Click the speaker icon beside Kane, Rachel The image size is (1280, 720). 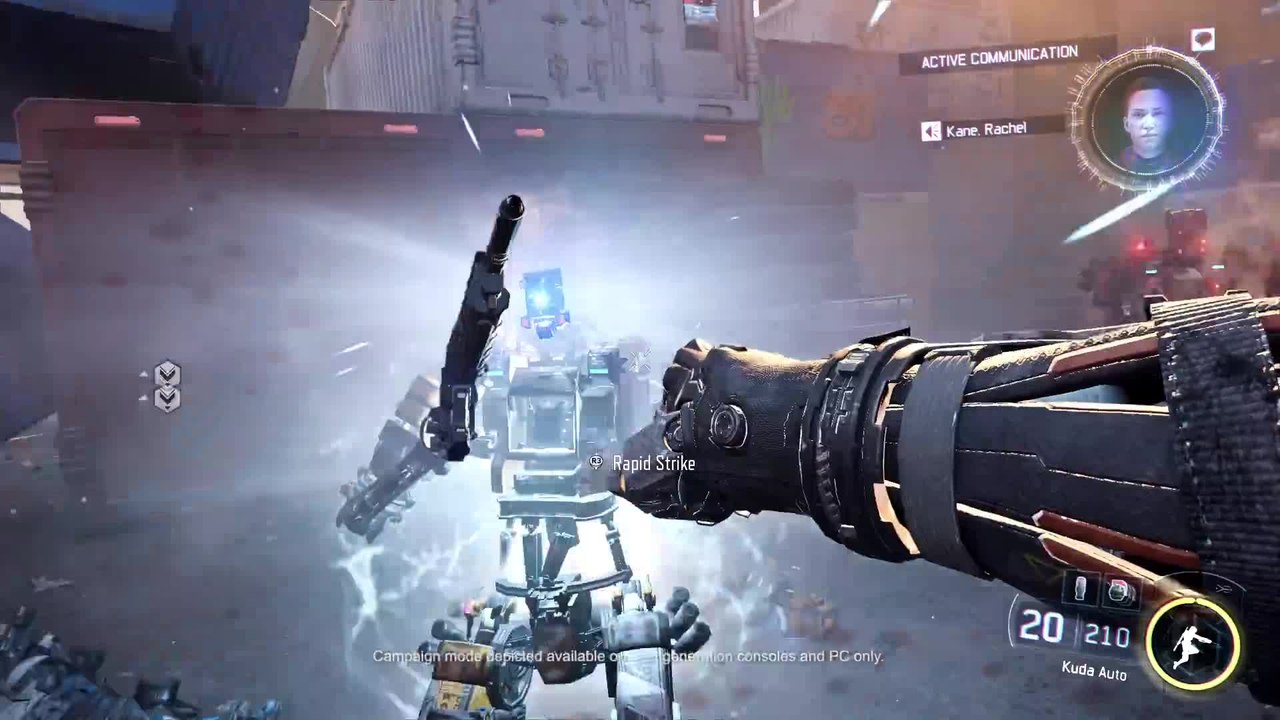click(930, 131)
